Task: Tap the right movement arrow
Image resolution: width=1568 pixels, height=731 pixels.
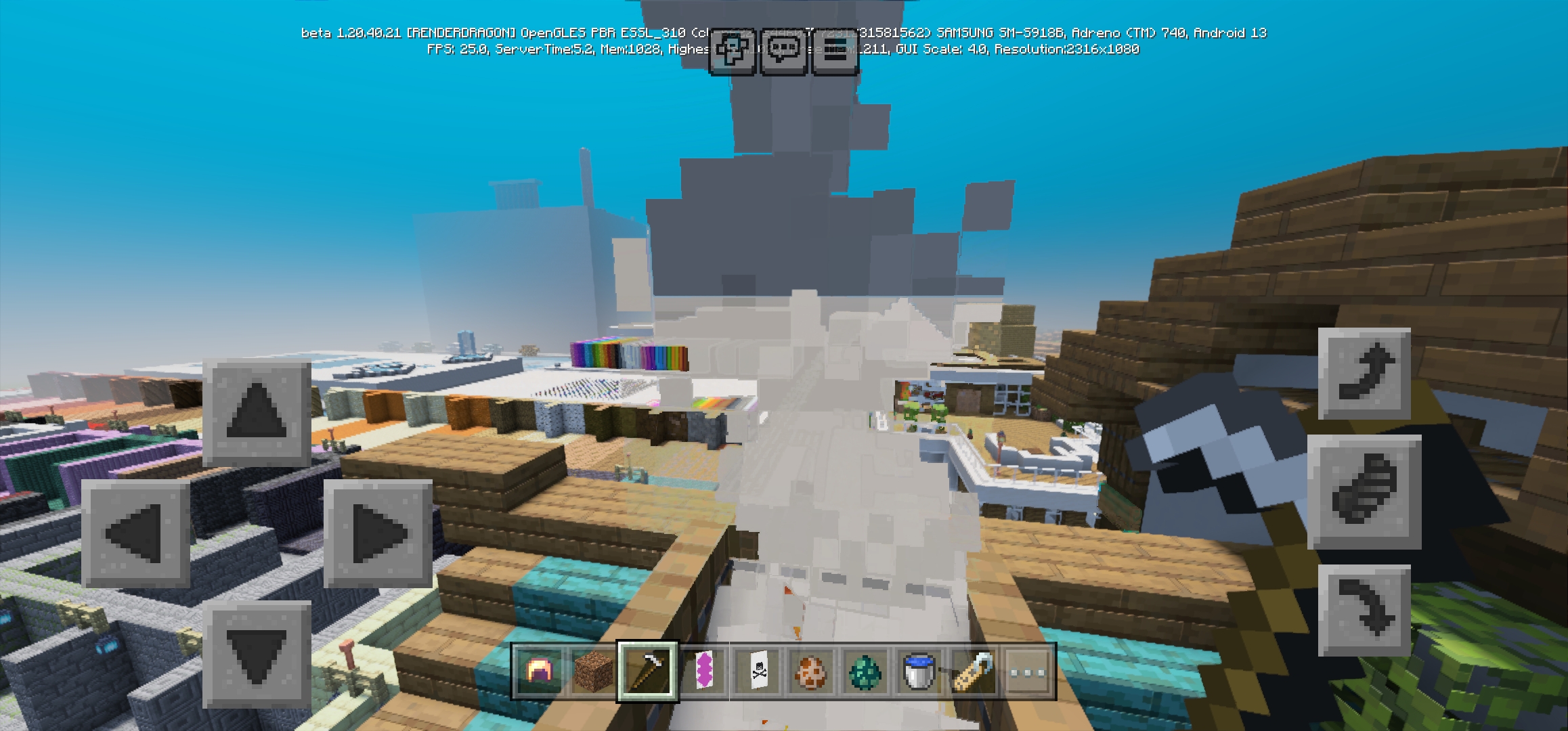Action: 378,533
